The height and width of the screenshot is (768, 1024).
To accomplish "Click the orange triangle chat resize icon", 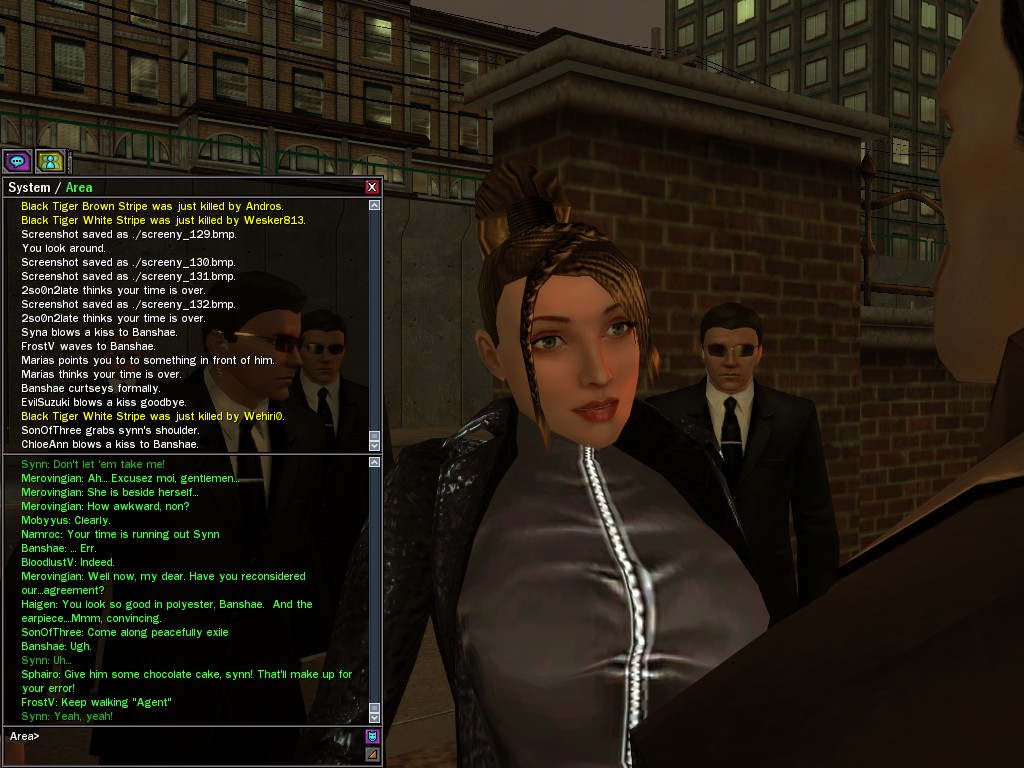I will tap(373, 754).
